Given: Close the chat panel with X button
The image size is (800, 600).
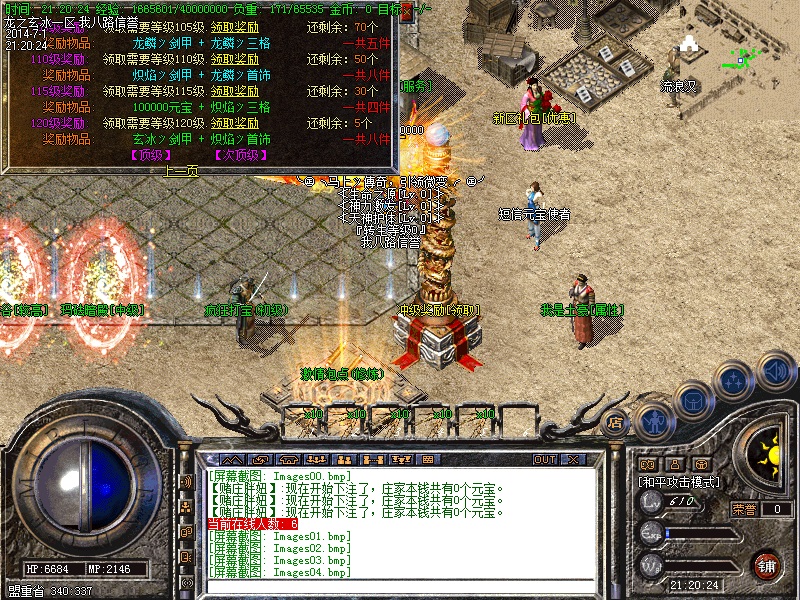Looking at the screenshot, I should [573, 459].
